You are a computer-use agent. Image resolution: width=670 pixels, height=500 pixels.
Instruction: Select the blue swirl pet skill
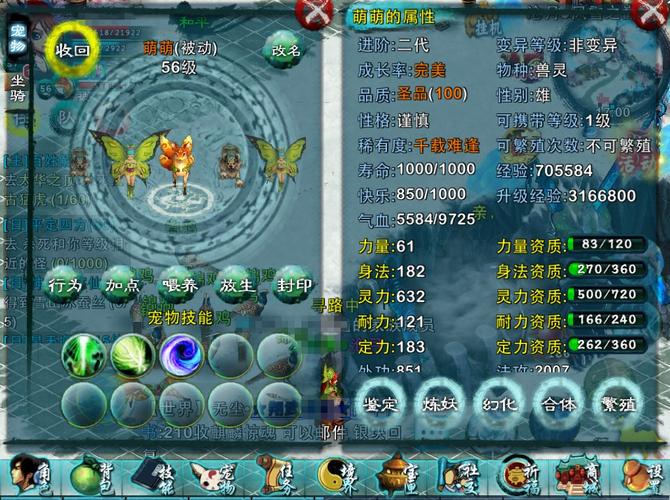182,353
